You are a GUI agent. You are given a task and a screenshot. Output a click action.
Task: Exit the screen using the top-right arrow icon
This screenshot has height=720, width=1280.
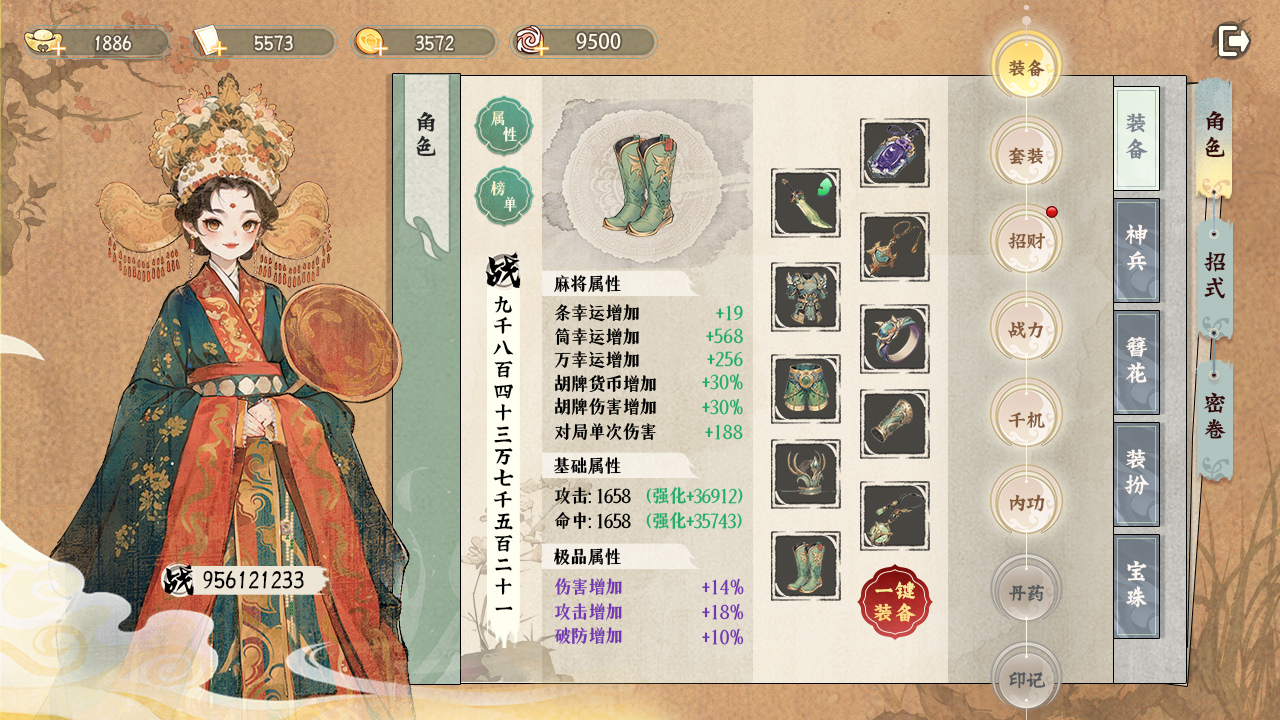pyautogui.click(x=1234, y=41)
